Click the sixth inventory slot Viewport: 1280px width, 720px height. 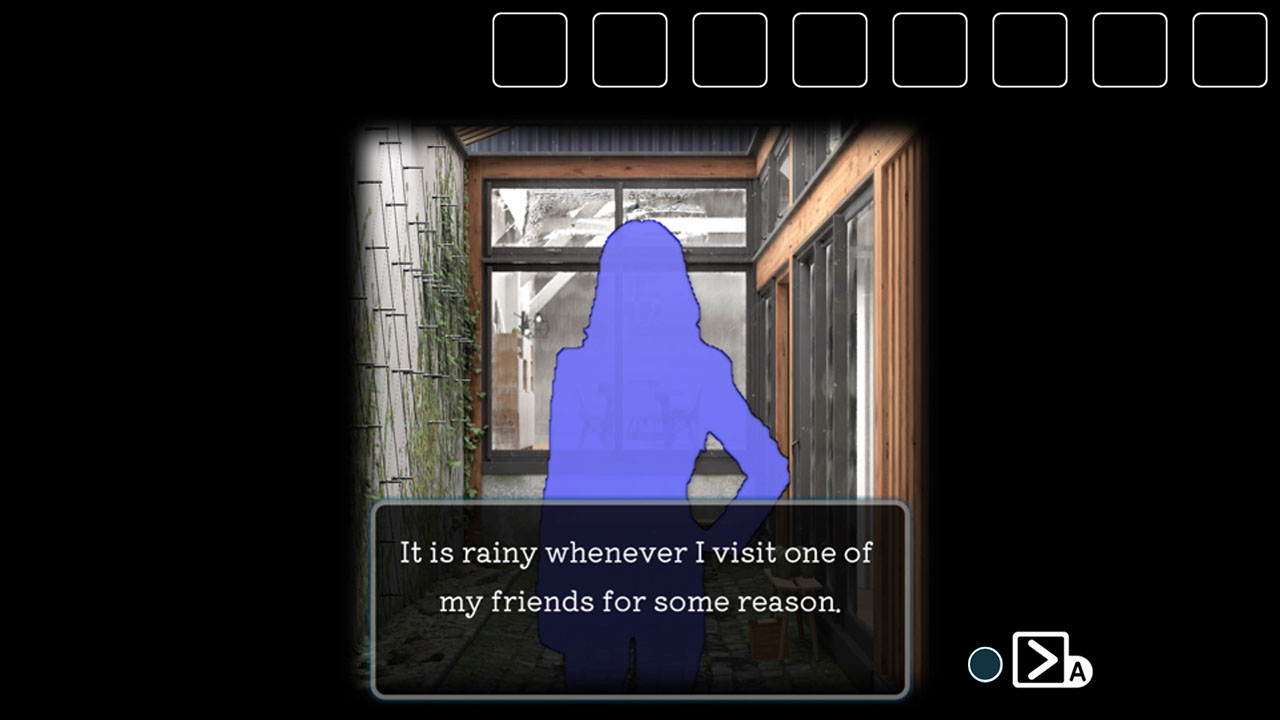(x=1030, y=50)
